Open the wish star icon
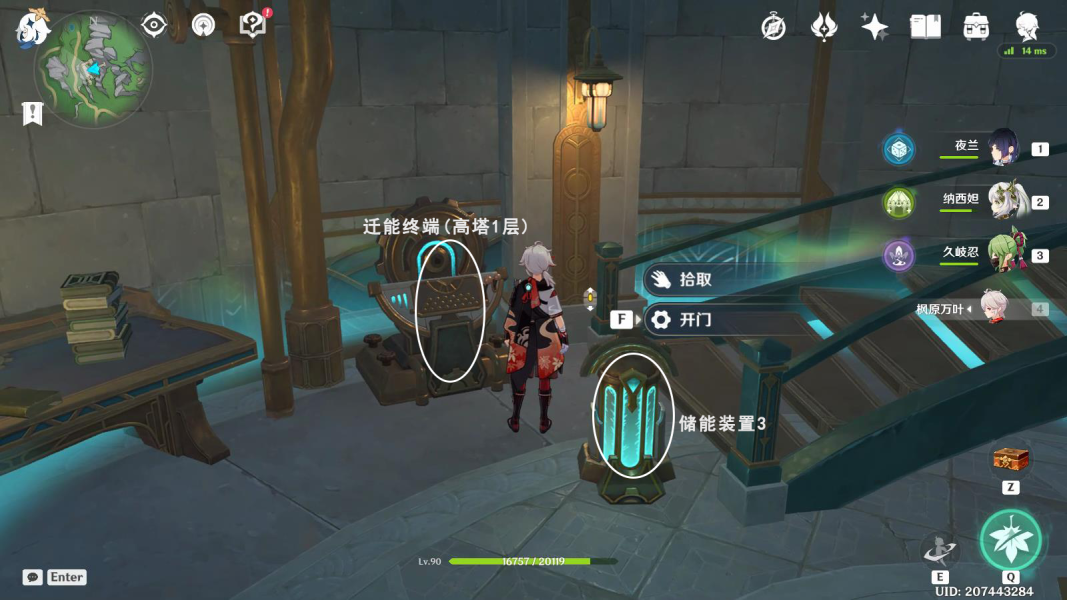This screenshot has height=600, width=1067. pyautogui.click(x=874, y=27)
